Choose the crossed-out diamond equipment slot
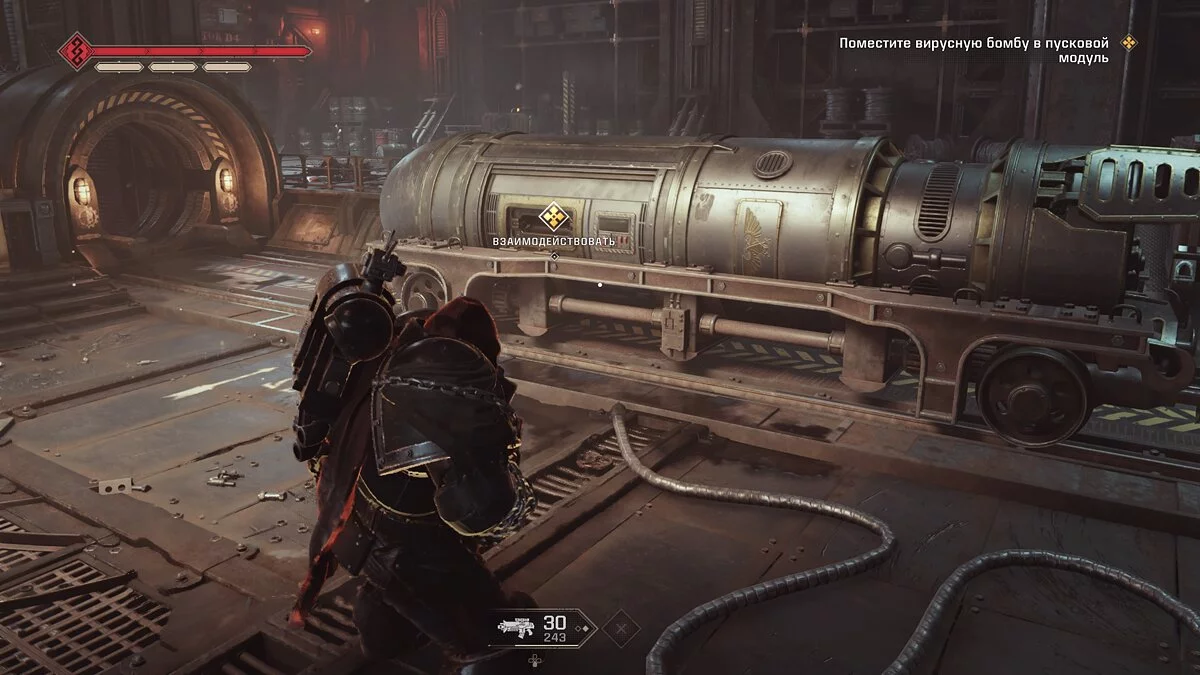This screenshot has height=675, width=1200. (x=621, y=629)
